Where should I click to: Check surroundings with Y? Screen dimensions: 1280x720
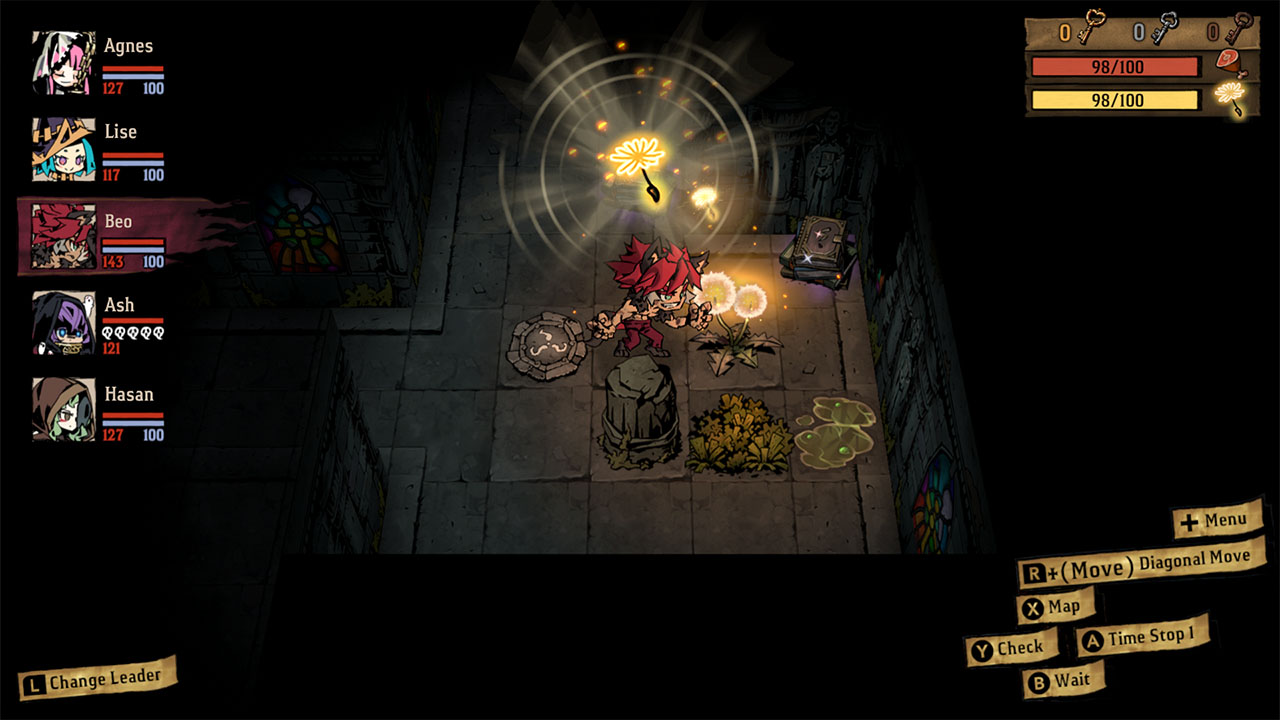pos(1013,646)
